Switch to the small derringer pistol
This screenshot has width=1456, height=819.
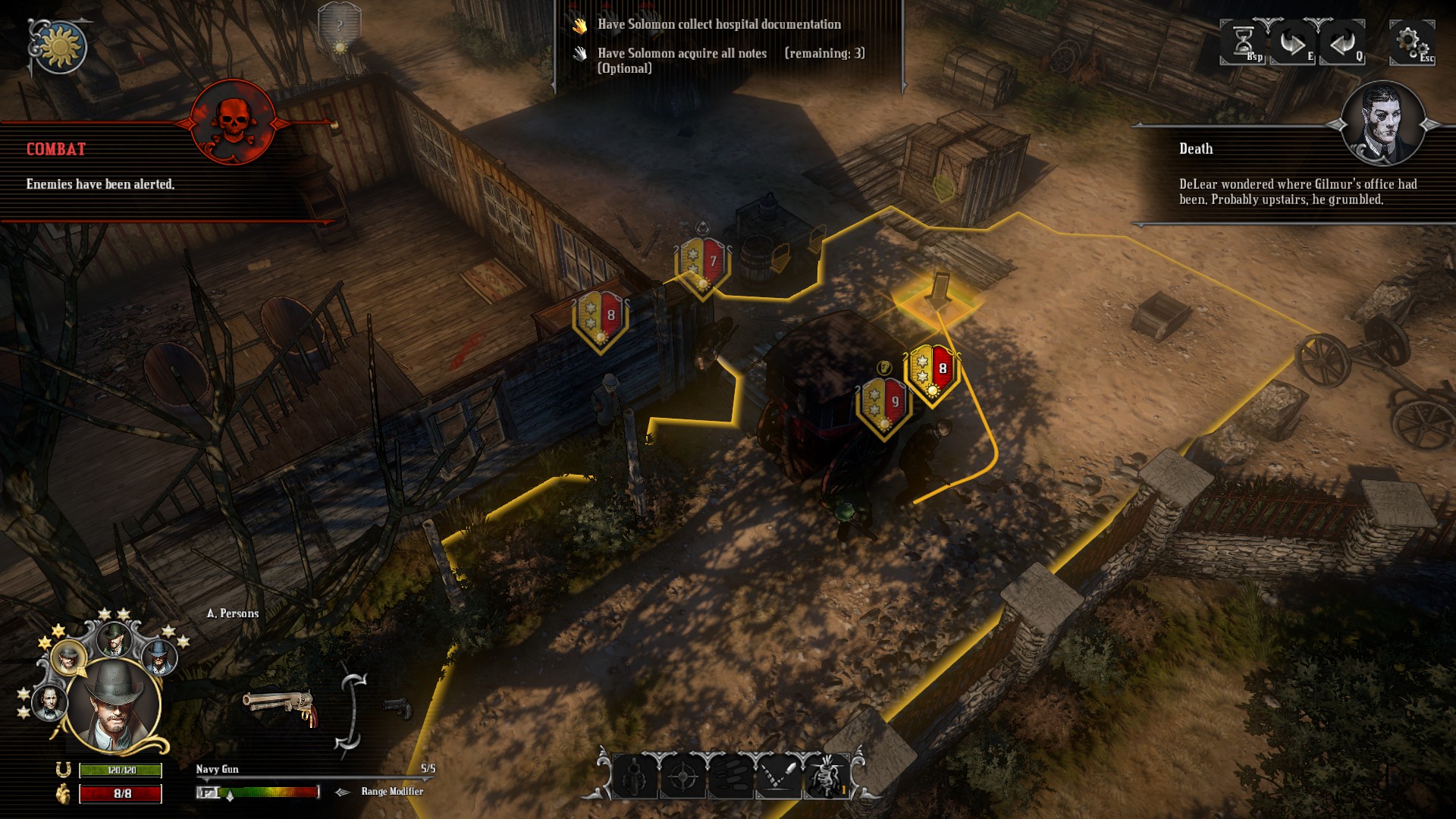(397, 708)
